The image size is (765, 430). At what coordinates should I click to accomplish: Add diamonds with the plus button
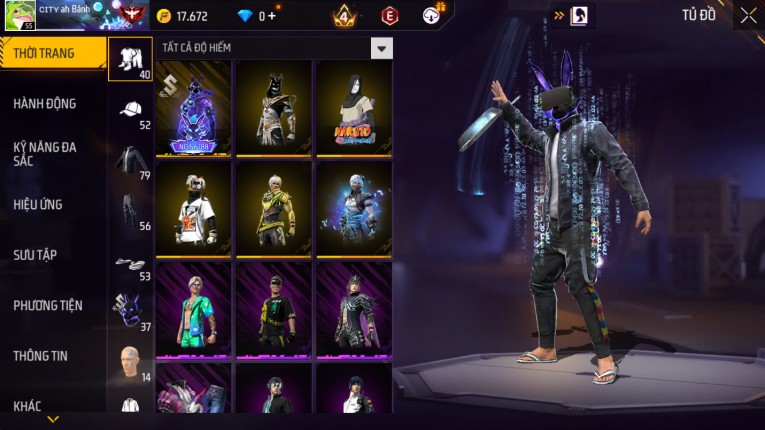point(272,16)
